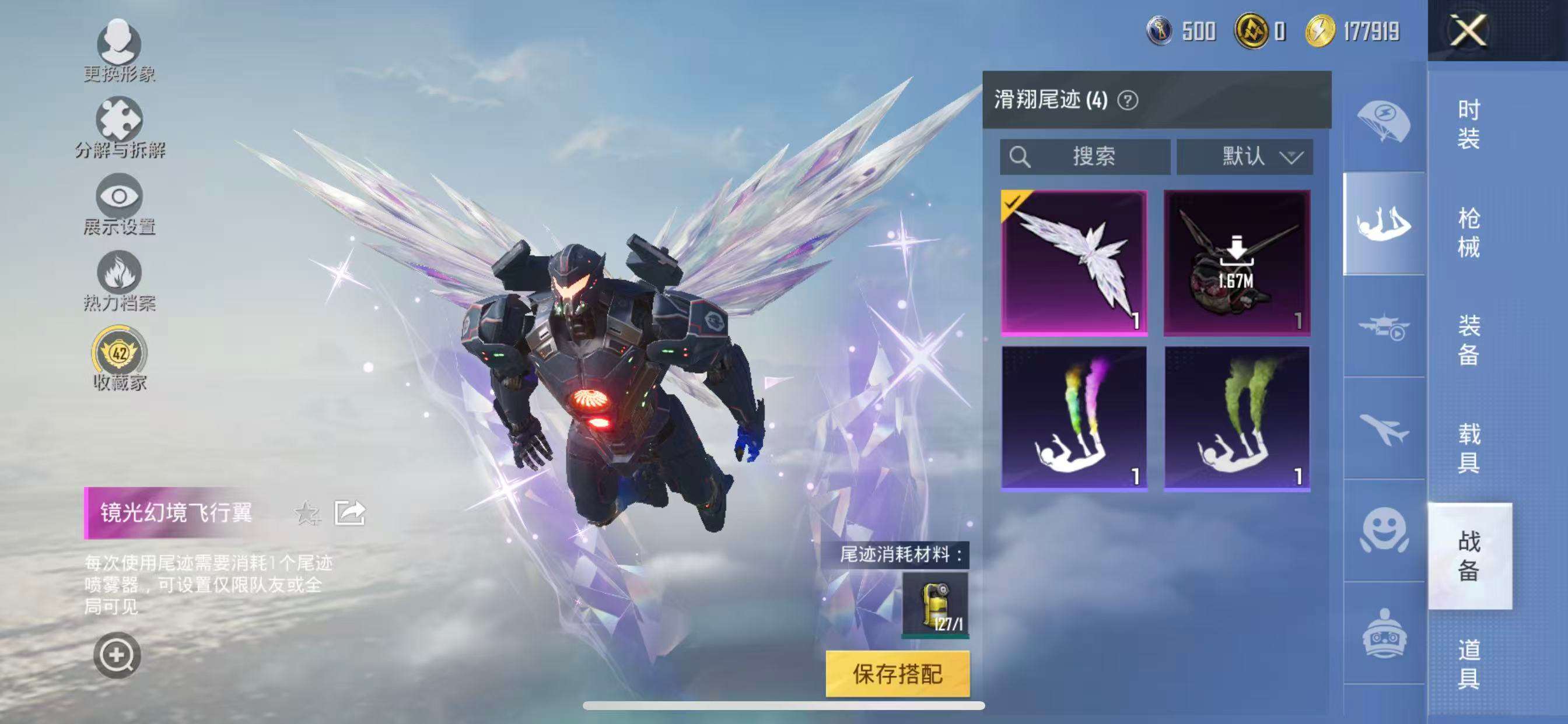Switch to the parachute category tab
Screen dimensions: 1568x724
(1383, 122)
